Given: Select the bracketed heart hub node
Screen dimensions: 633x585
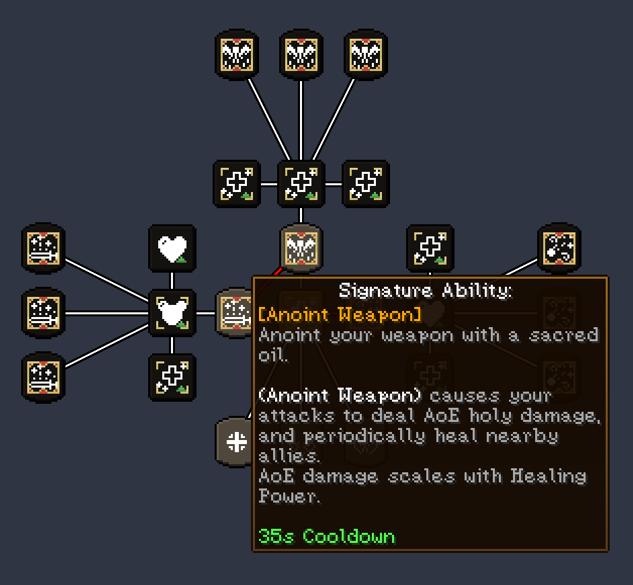Looking at the screenshot, I should 172,313.
